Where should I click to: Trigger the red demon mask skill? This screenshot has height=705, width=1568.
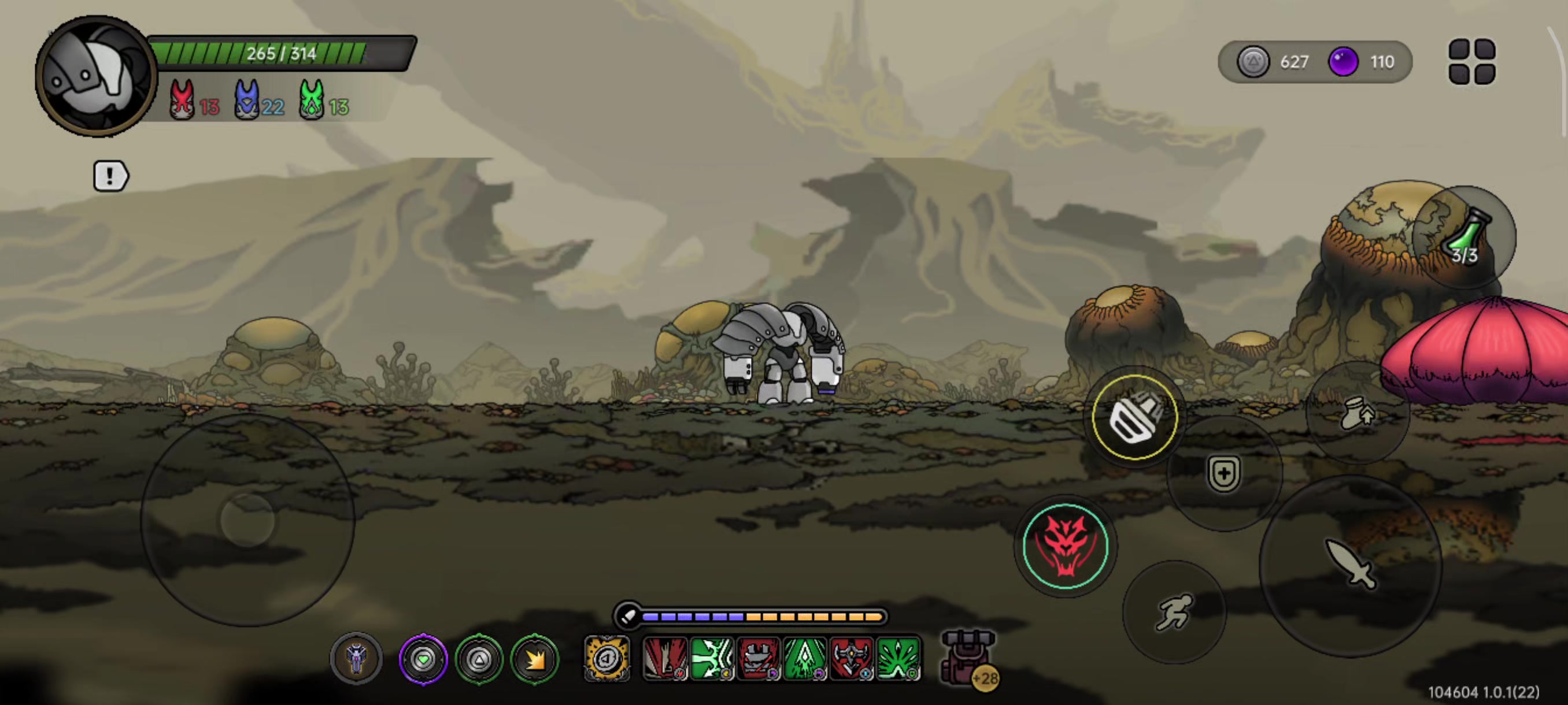pyautogui.click(x=1064, y=546)
